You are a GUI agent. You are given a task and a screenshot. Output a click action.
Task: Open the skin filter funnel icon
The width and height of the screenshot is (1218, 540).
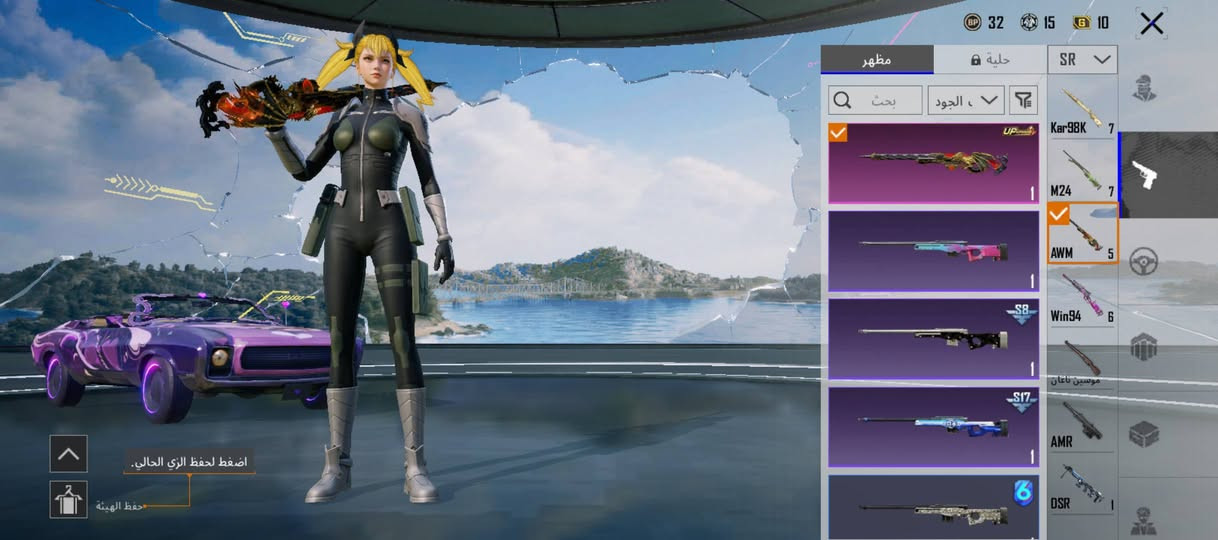click(x=1024, y=100)
